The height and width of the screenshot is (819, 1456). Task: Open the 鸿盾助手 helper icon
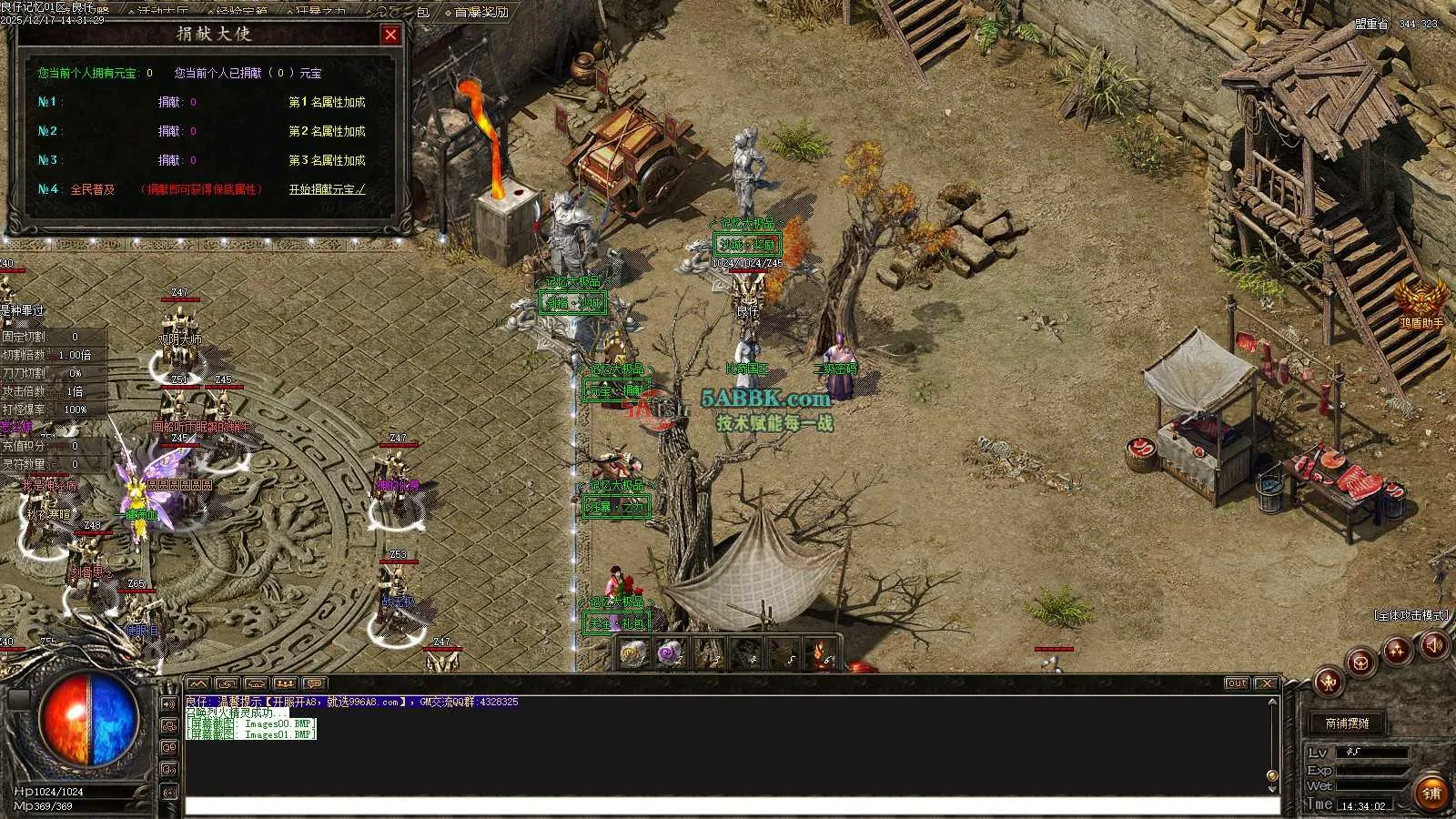(1421, 299)
